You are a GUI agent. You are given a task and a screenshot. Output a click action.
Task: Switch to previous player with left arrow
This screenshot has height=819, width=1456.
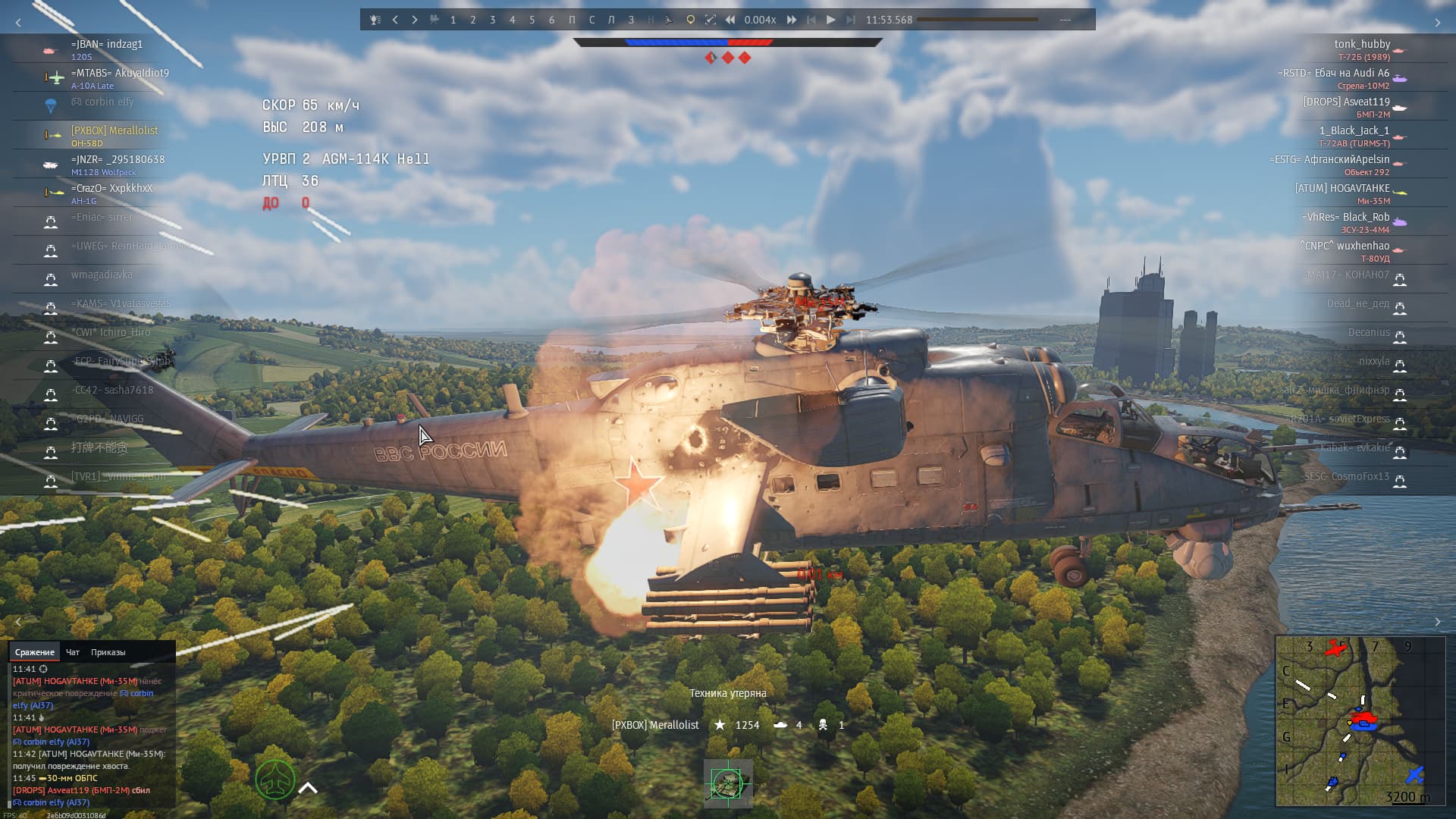pyautogui.click(x=395, y=20)
